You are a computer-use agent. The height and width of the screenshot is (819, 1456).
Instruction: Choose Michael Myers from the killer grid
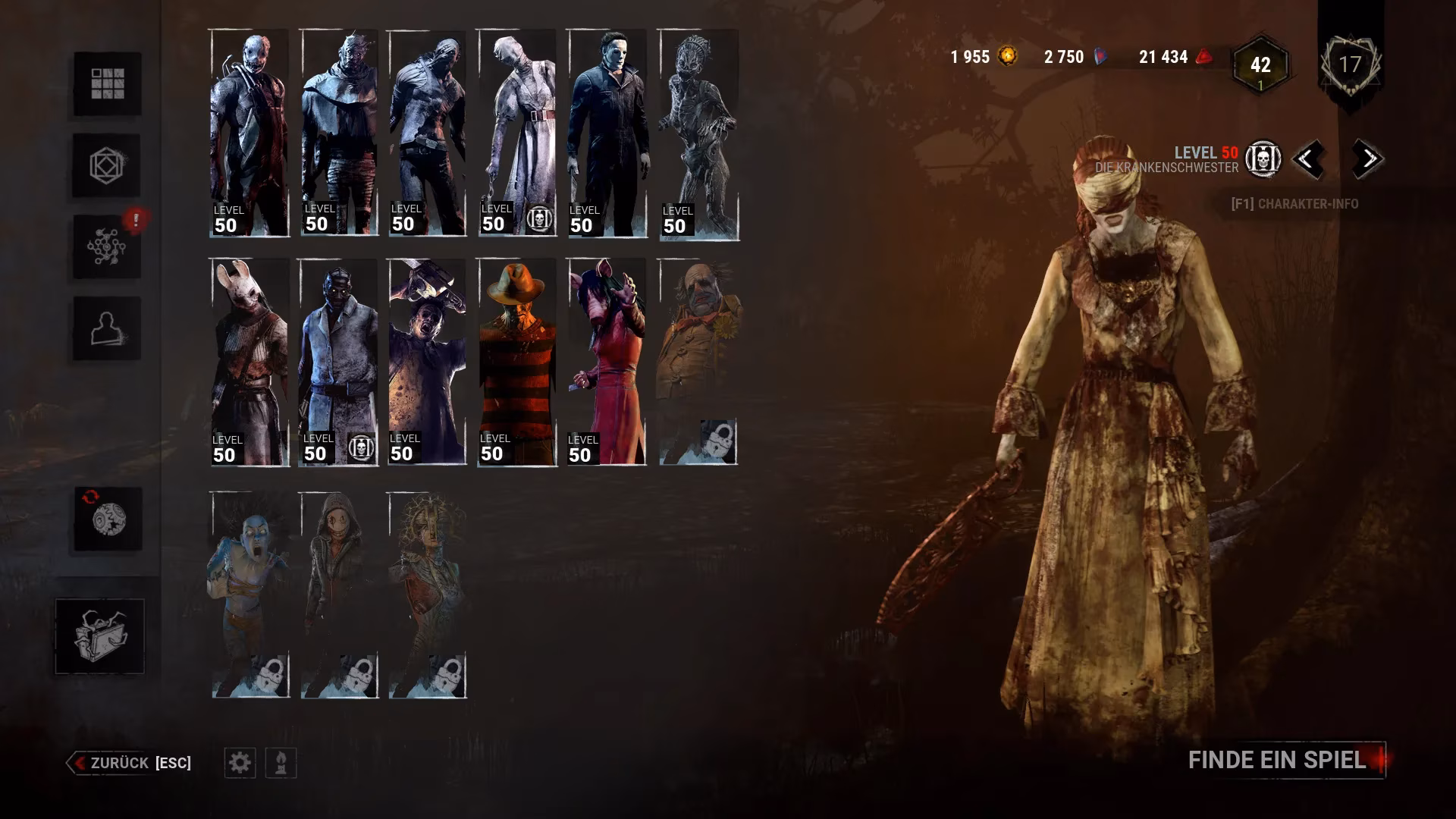coord(607,129)
